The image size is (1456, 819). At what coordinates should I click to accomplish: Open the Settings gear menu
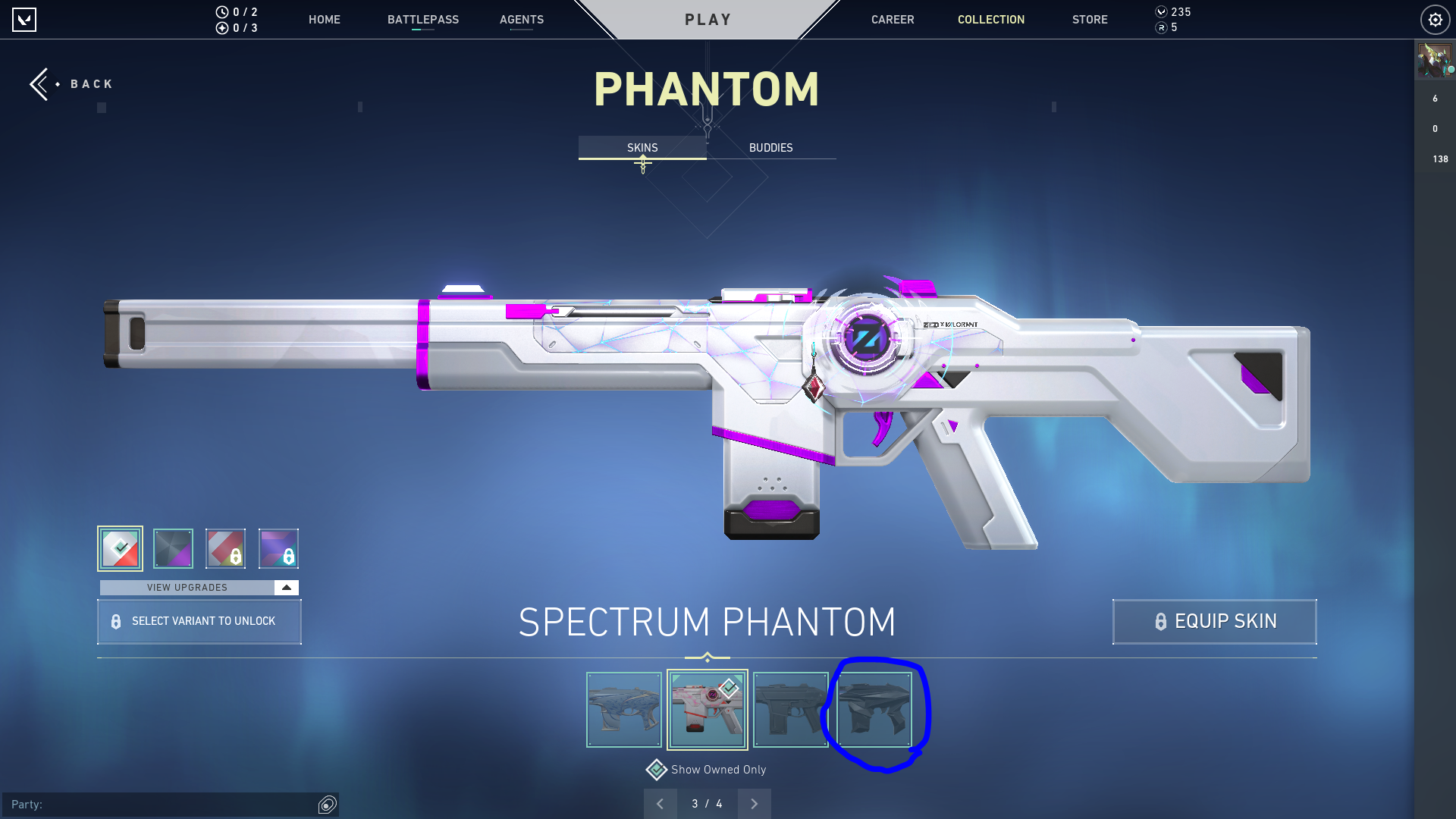coord(1435,20)
